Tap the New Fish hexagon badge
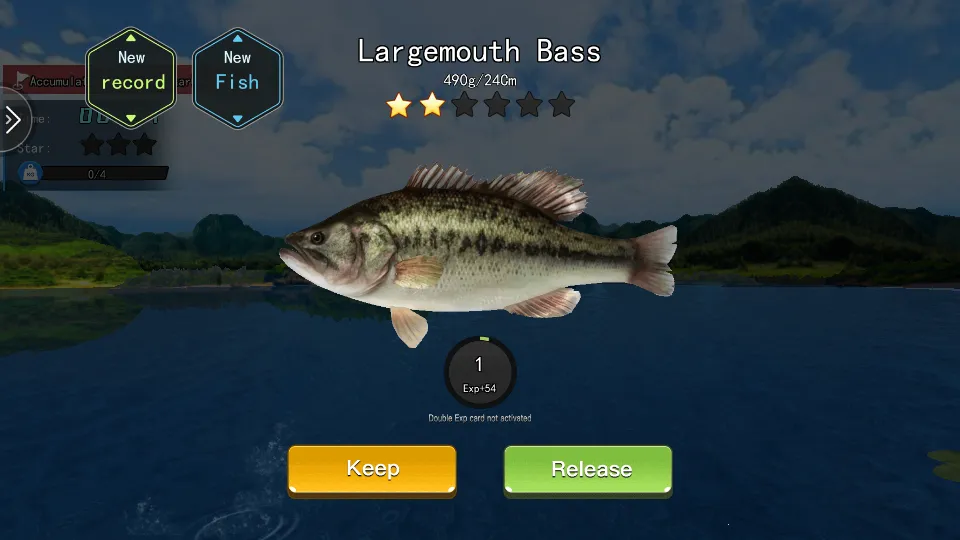 coord(237,78)
